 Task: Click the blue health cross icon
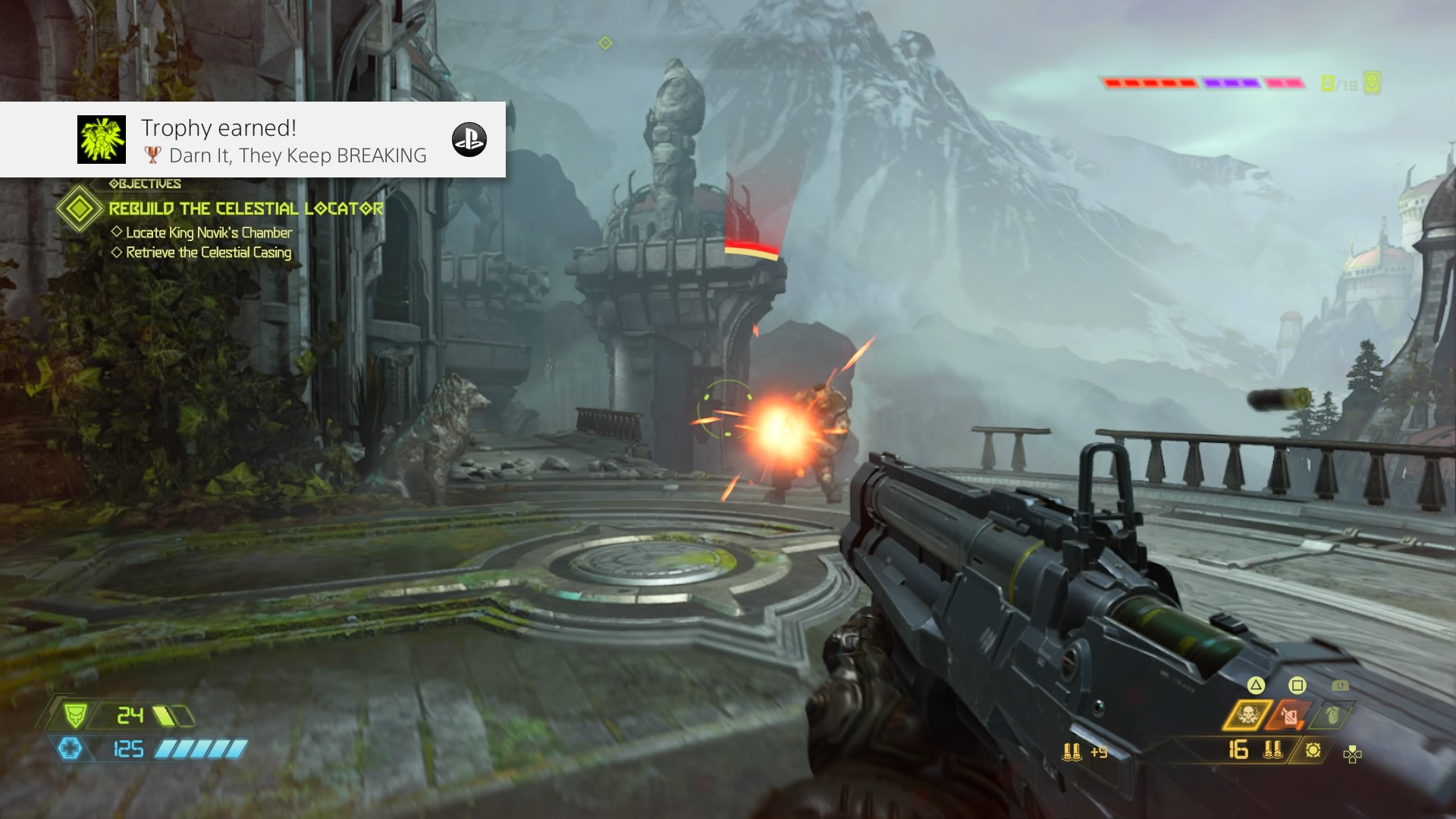click(x=70, y=749)
